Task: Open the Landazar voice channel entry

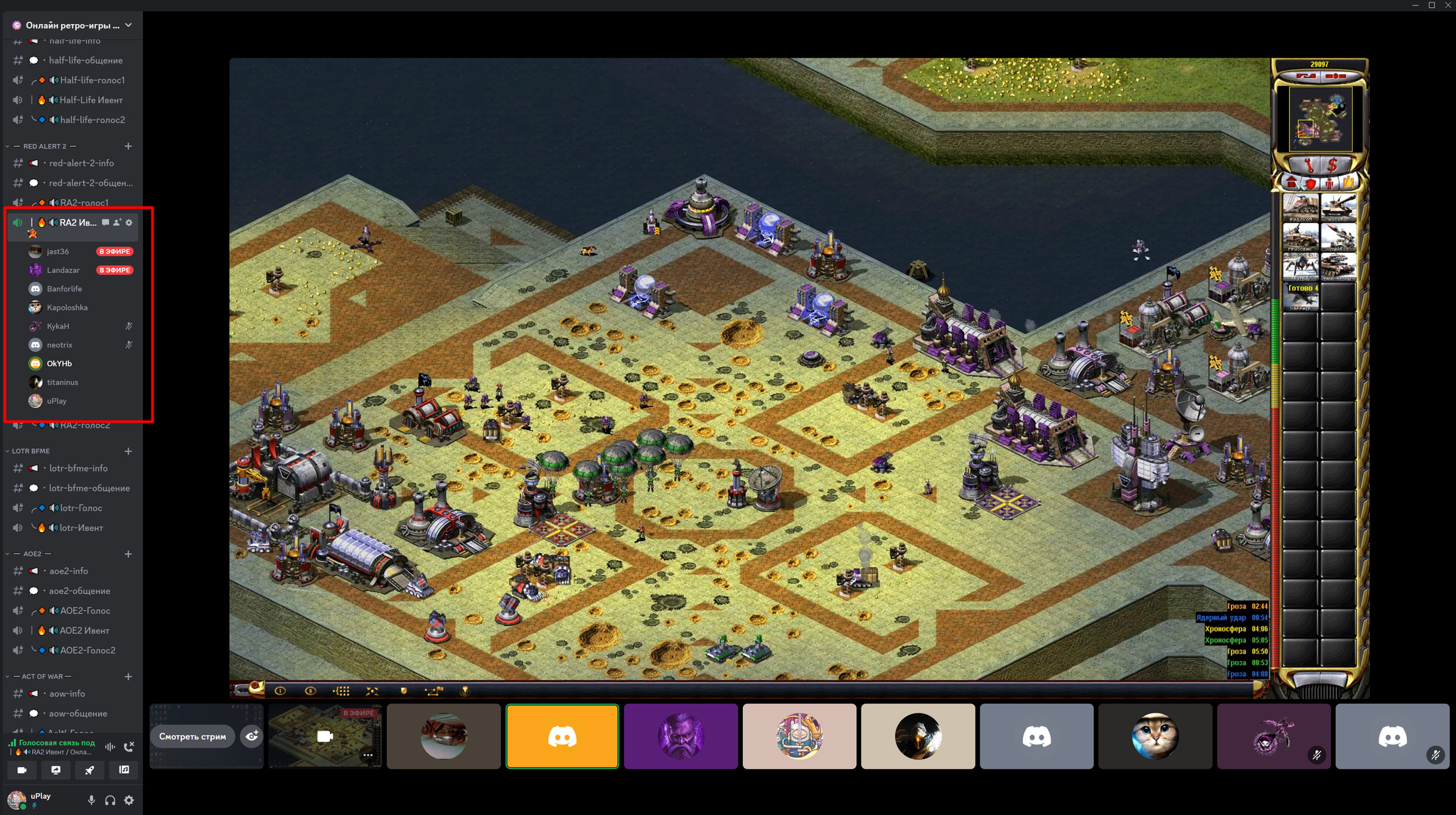Action: [63, 270]
